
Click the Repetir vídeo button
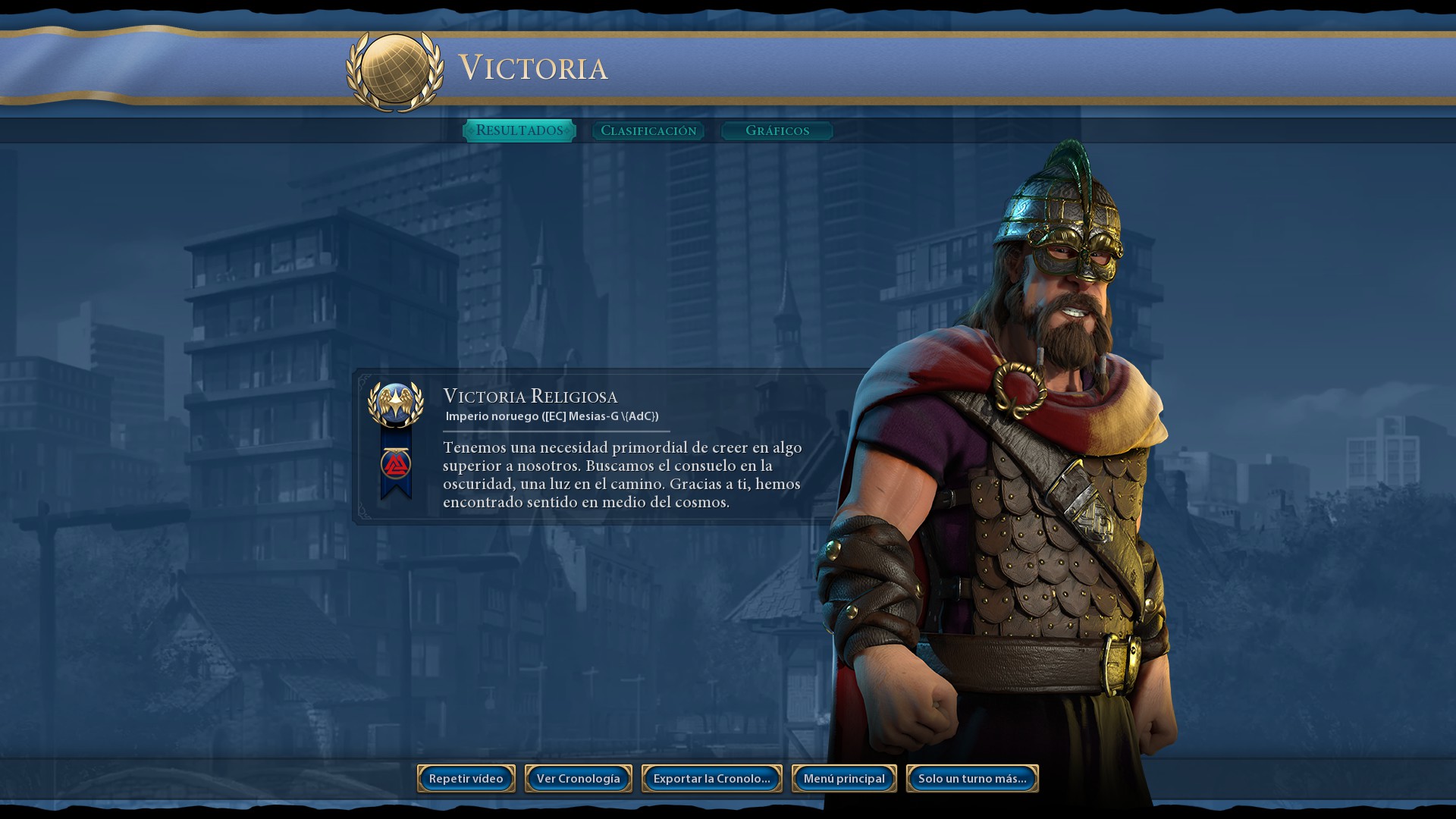466,779
